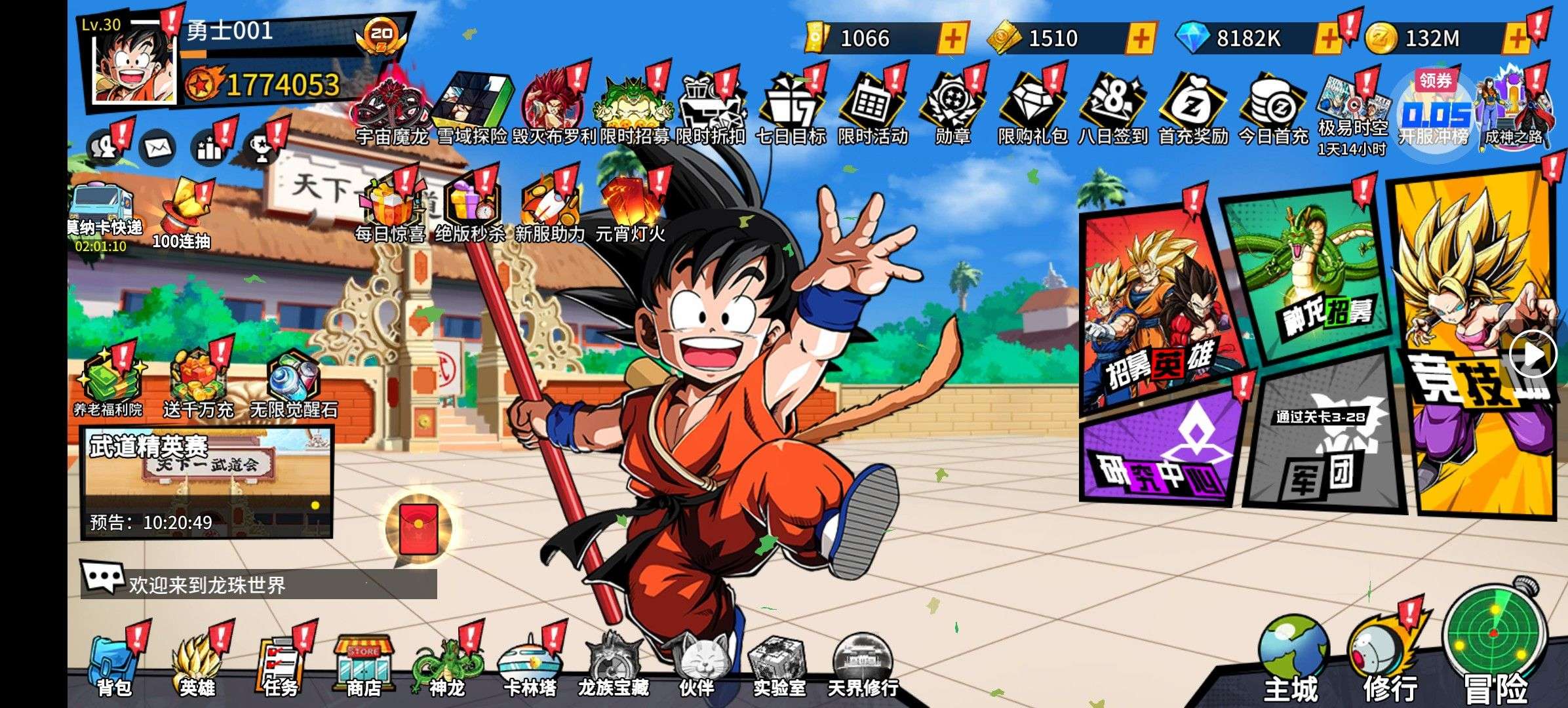Screen dimensions: 1568x708
Task: Enter 卡林塔 tower
Action: (530, 665)
